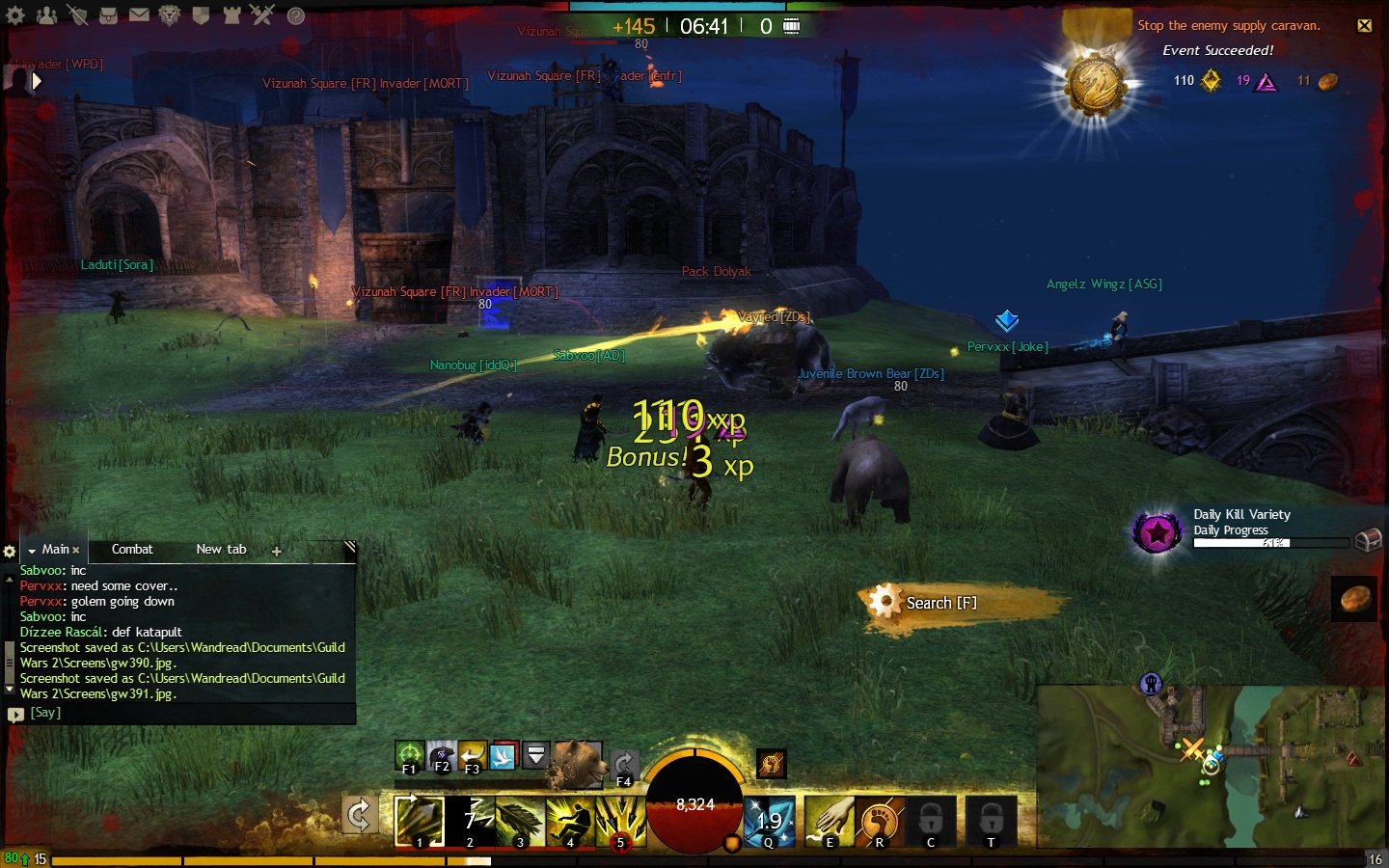
Task: Open the World vs World castle icon
Action: 231,15
